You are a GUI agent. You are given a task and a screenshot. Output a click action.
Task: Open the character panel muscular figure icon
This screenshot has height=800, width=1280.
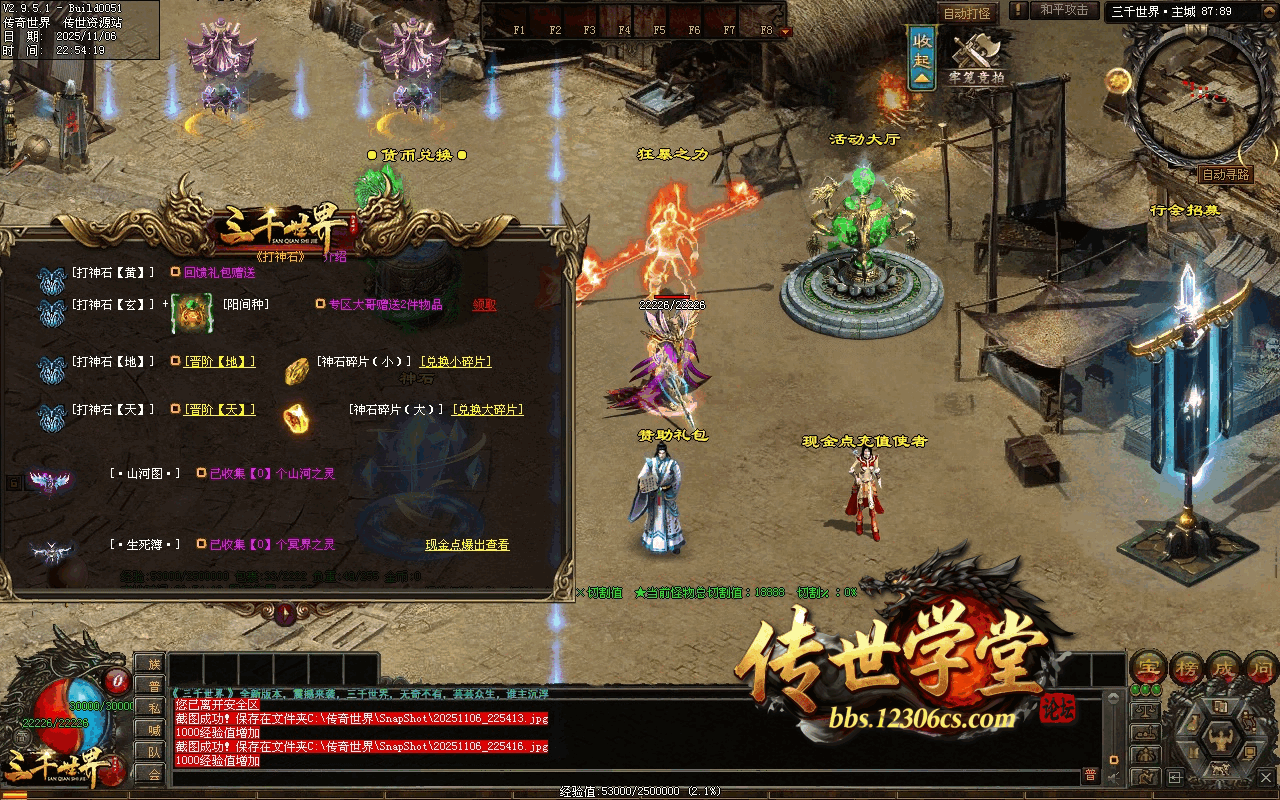1222,741
